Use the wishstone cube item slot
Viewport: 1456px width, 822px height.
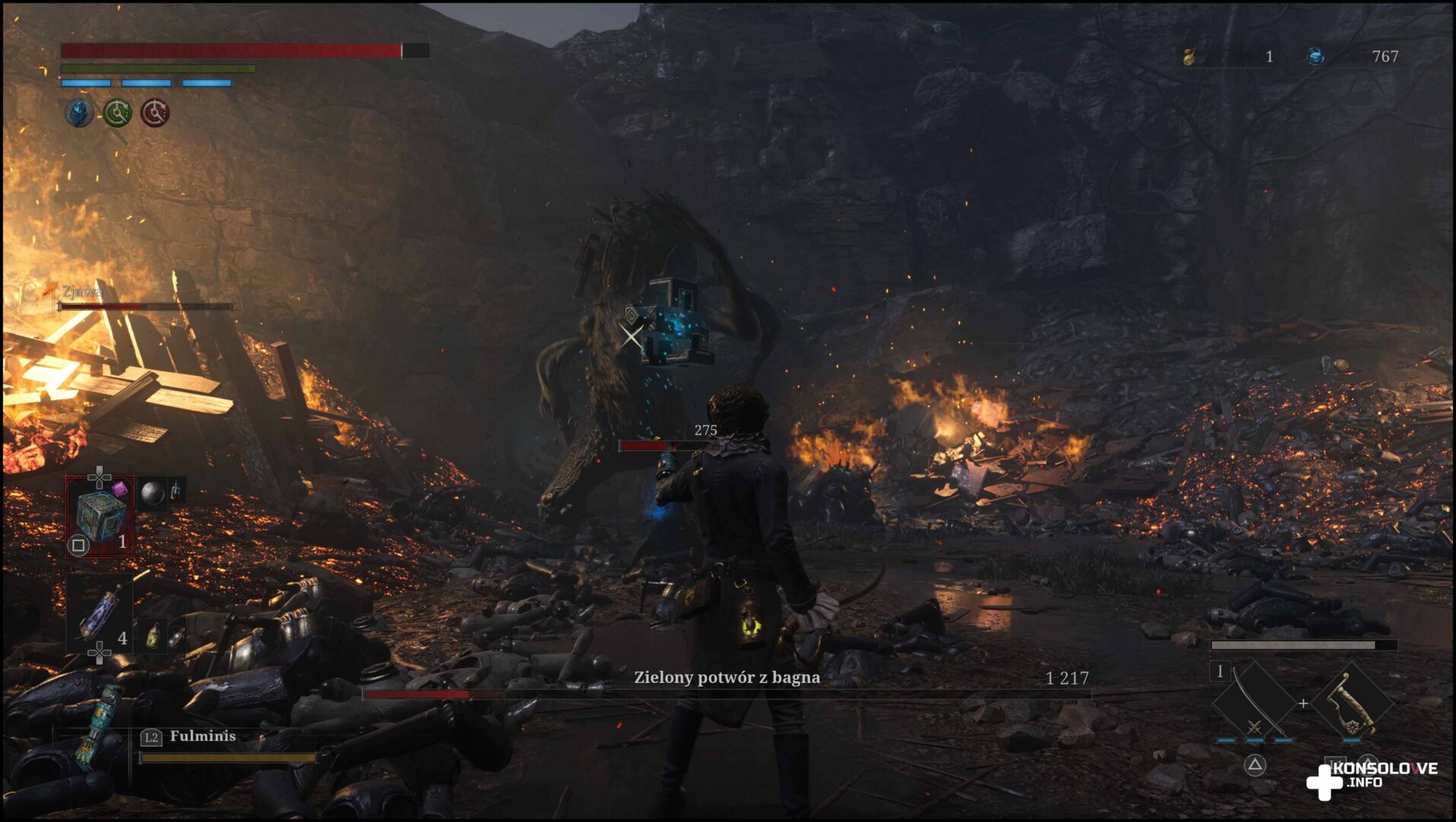click(x=100, y=515)
